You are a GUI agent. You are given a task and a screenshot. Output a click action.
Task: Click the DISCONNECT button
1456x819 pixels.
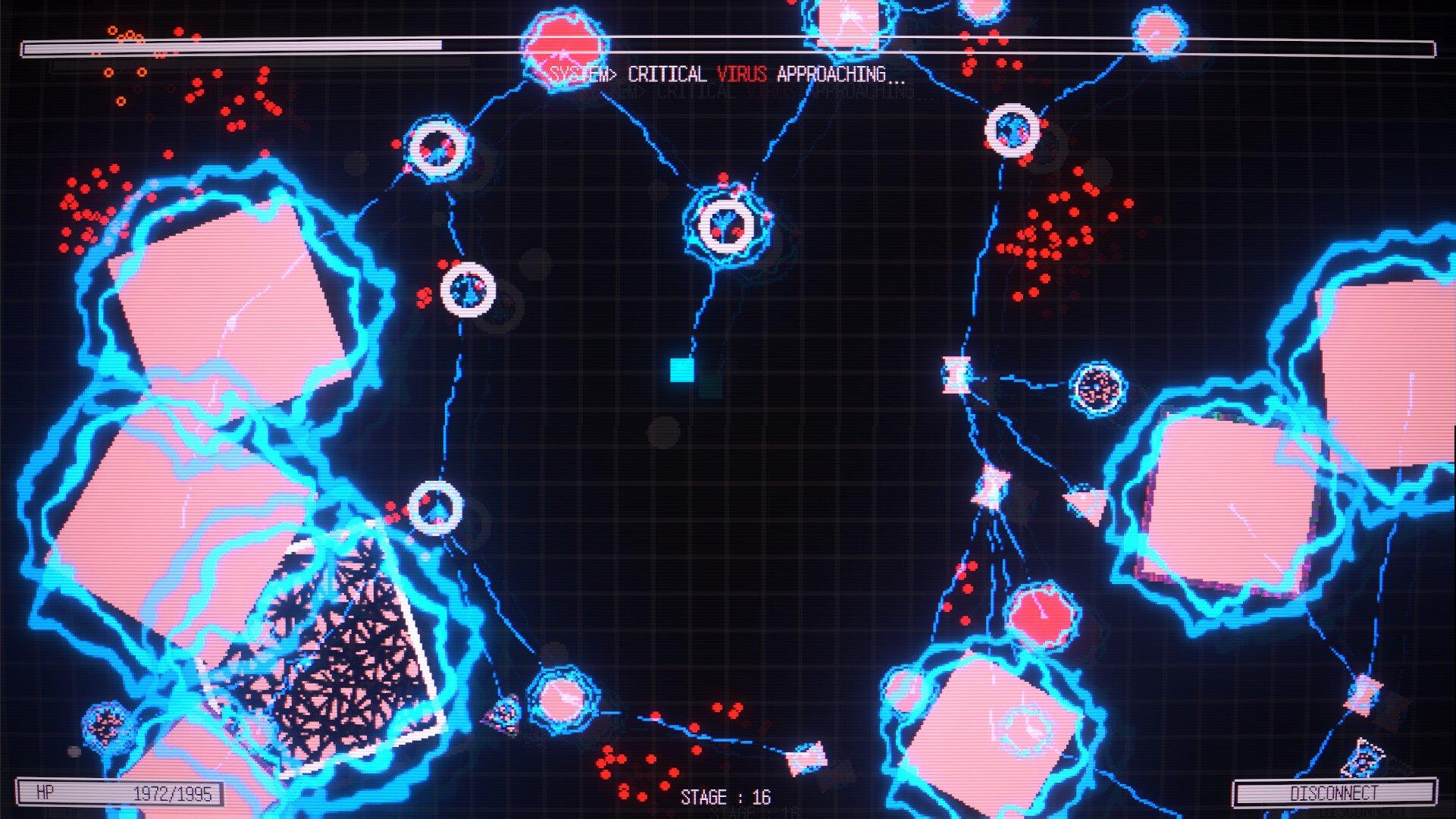click(1334, 793)
